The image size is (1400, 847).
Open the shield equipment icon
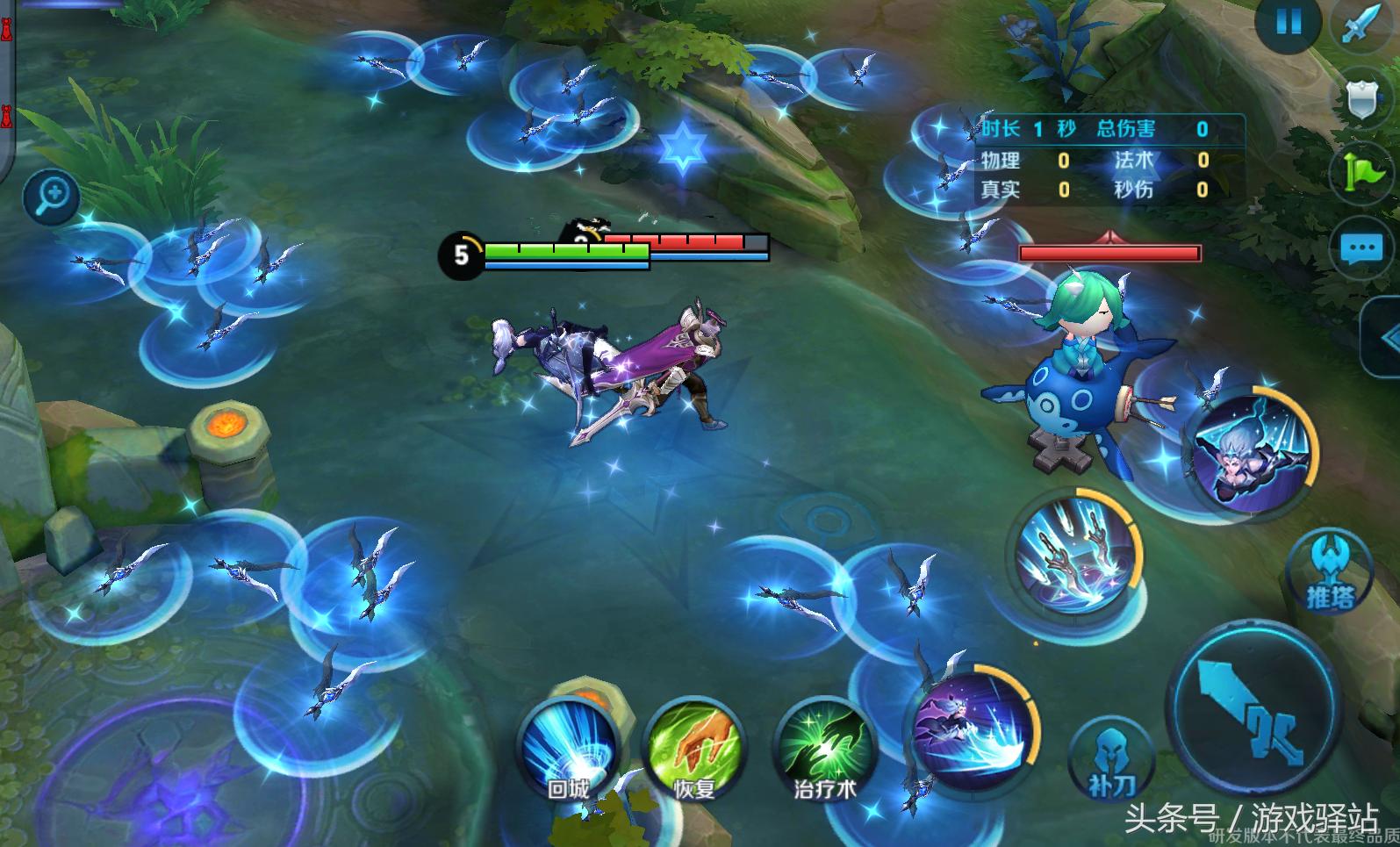(1361, 97)
